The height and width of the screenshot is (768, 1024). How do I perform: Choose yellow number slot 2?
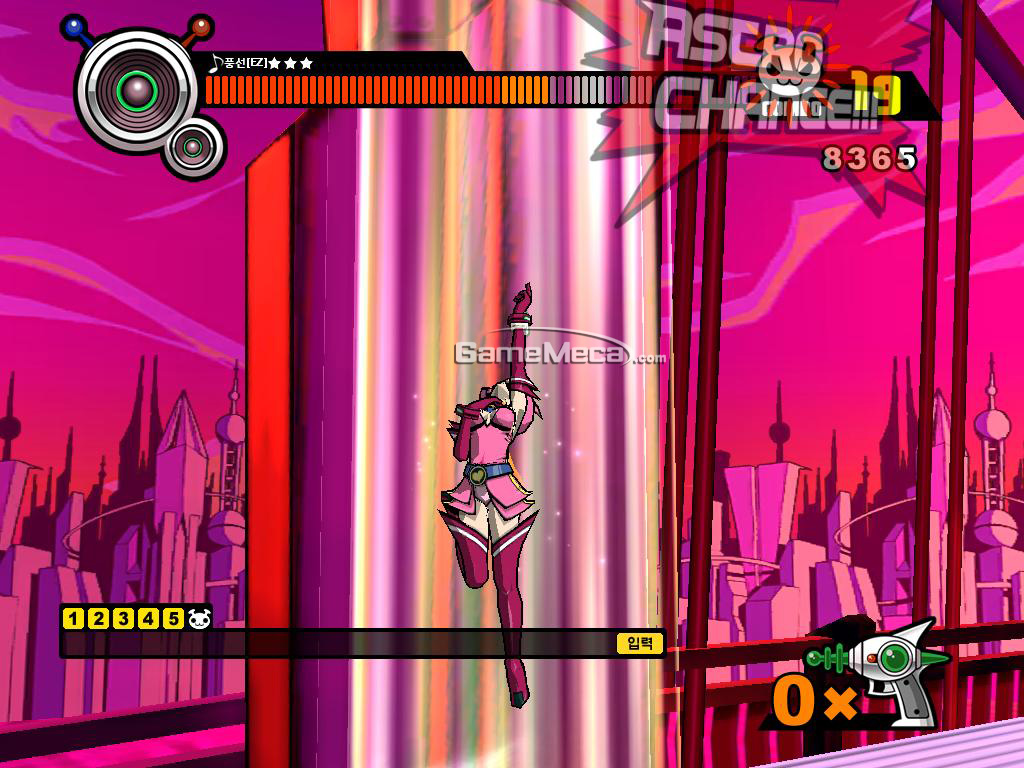[98, 618]
